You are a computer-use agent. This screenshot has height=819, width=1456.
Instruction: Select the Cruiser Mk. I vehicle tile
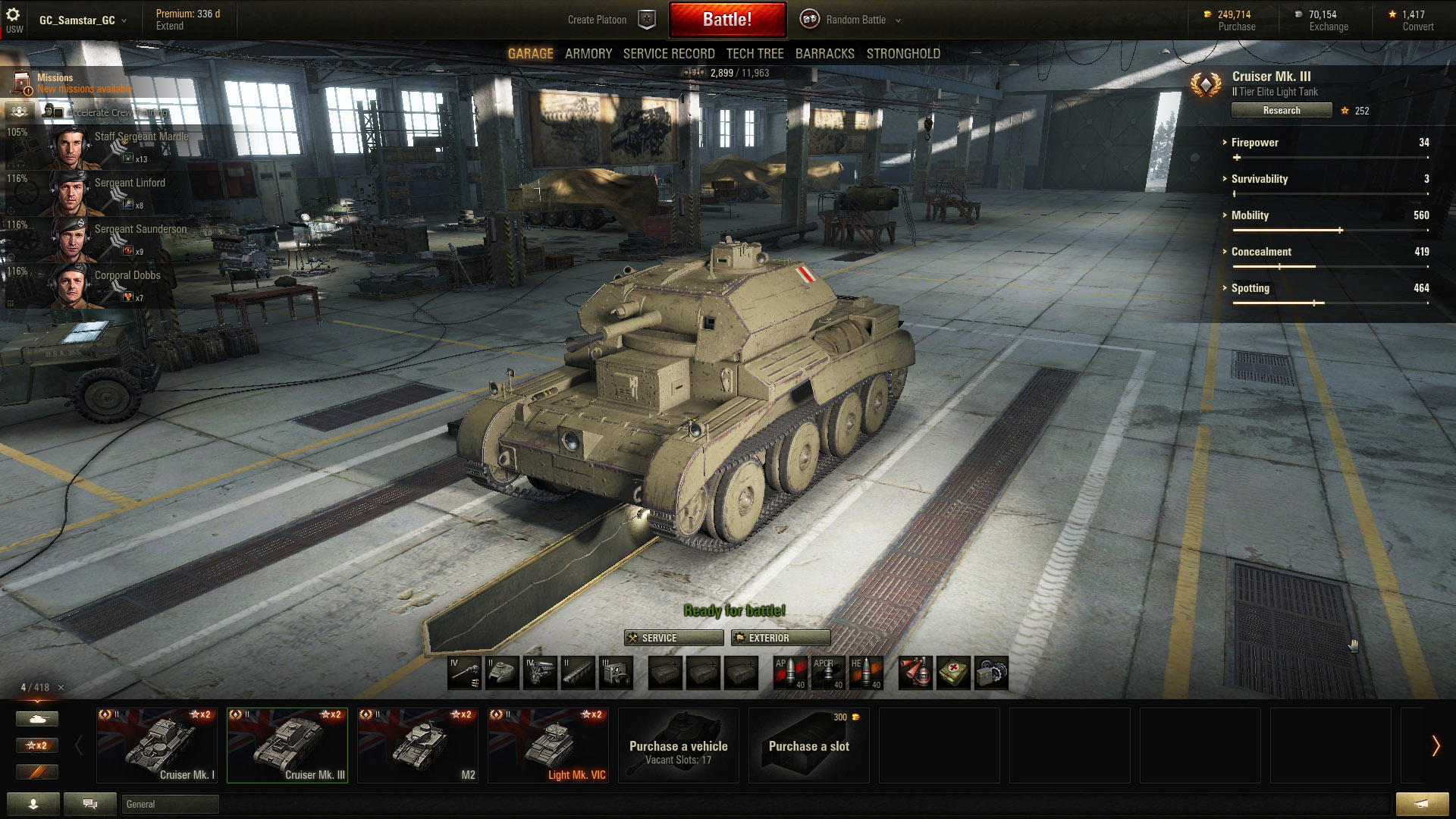click(x=157, y=745)
